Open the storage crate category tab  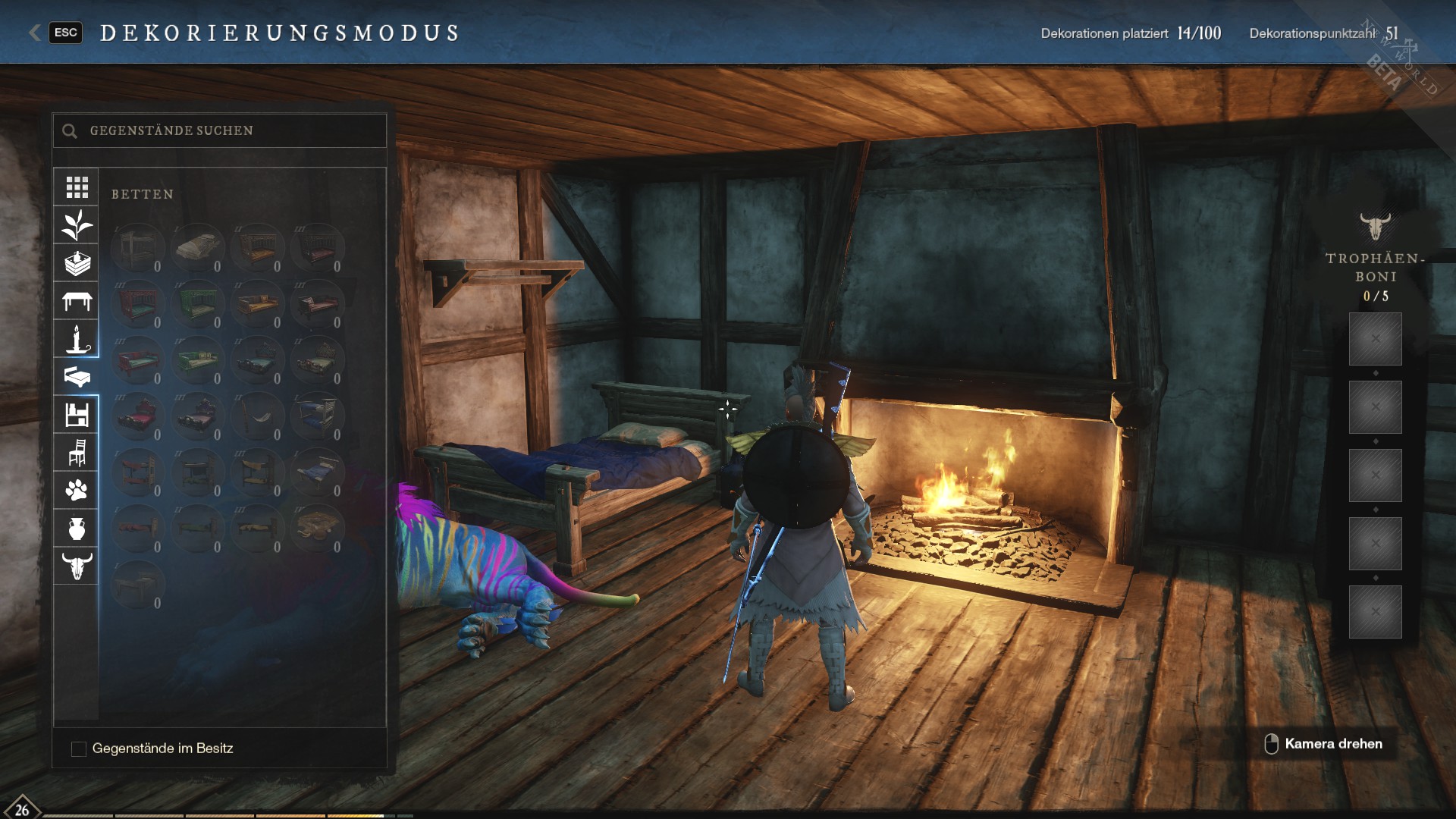tap(77, 263)
